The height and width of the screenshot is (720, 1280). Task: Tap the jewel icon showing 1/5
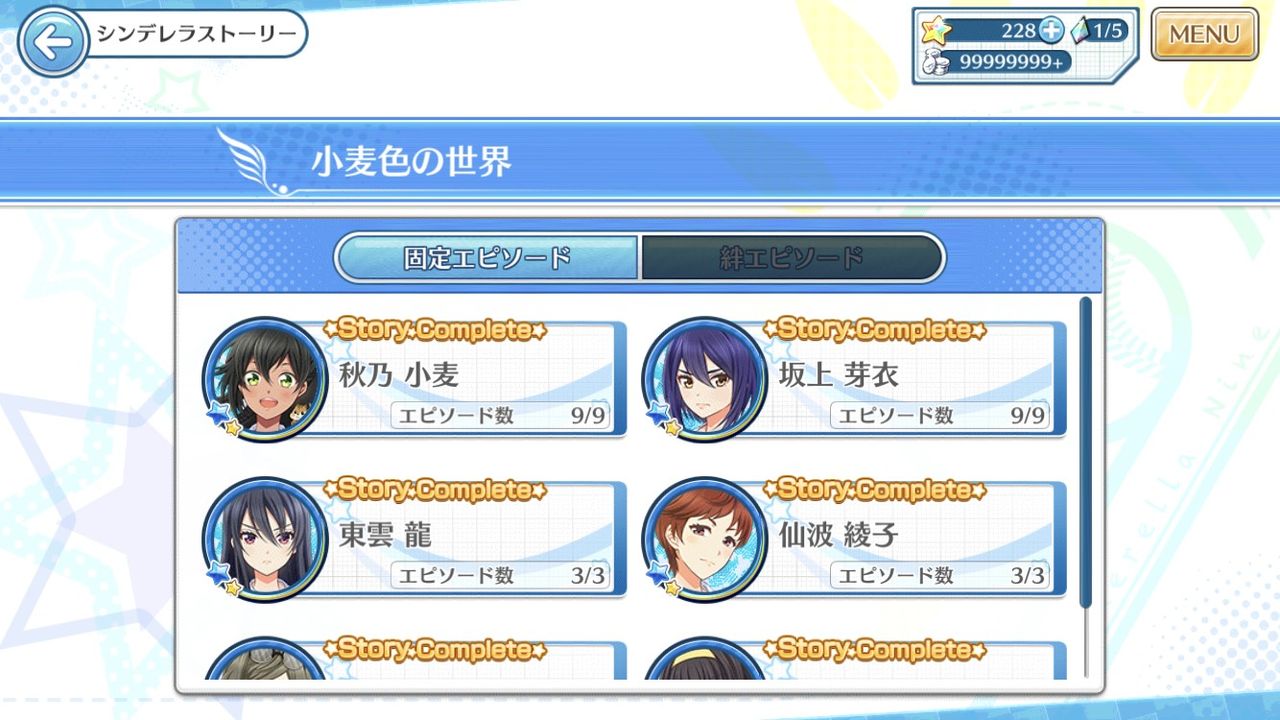(x=1083, y=31)
